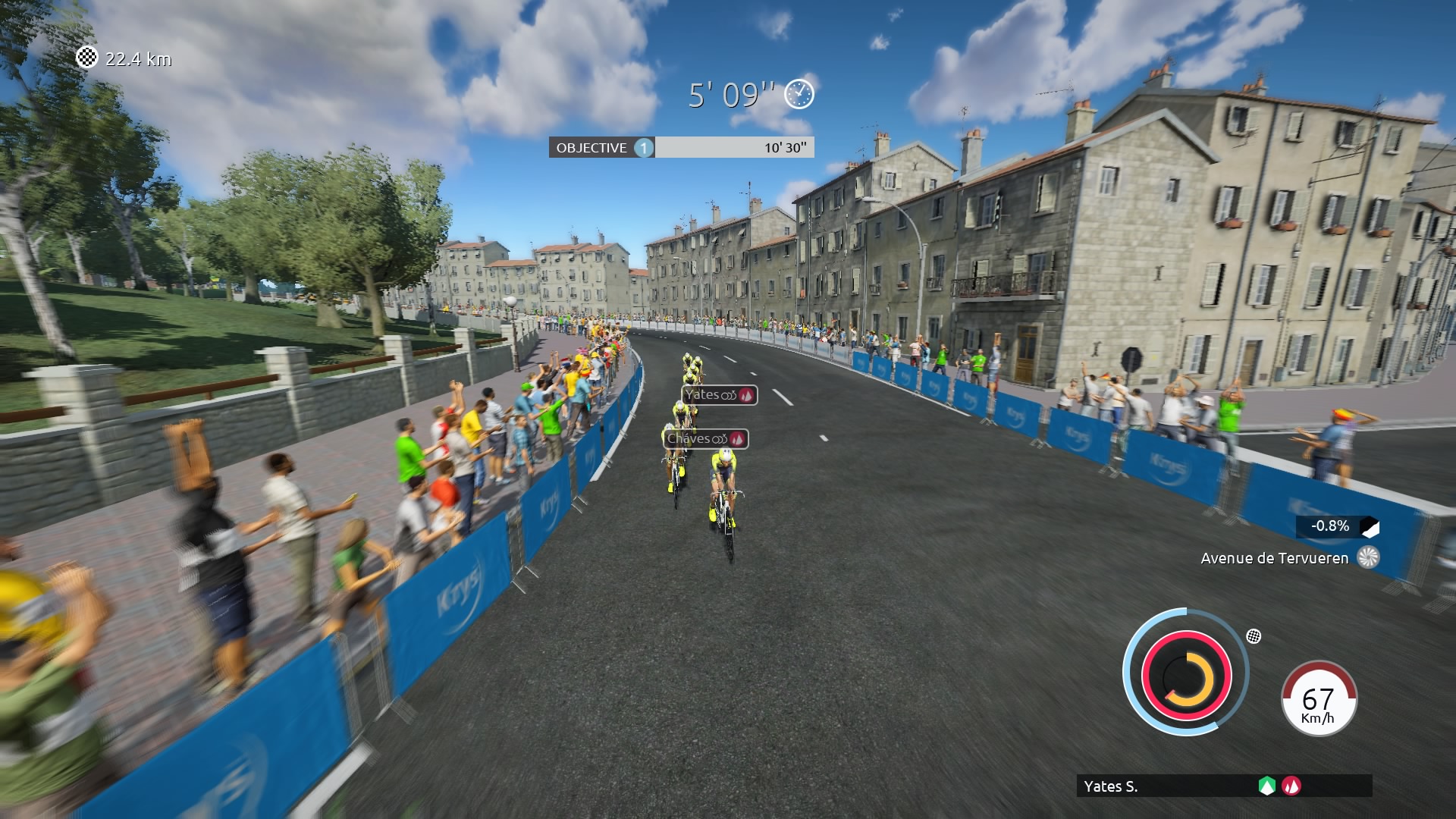The width and height of the screenshot is (1456, 819).
Task: Click the circular effort gauge
Action: pyautogui.click(x=1186, y=673)
